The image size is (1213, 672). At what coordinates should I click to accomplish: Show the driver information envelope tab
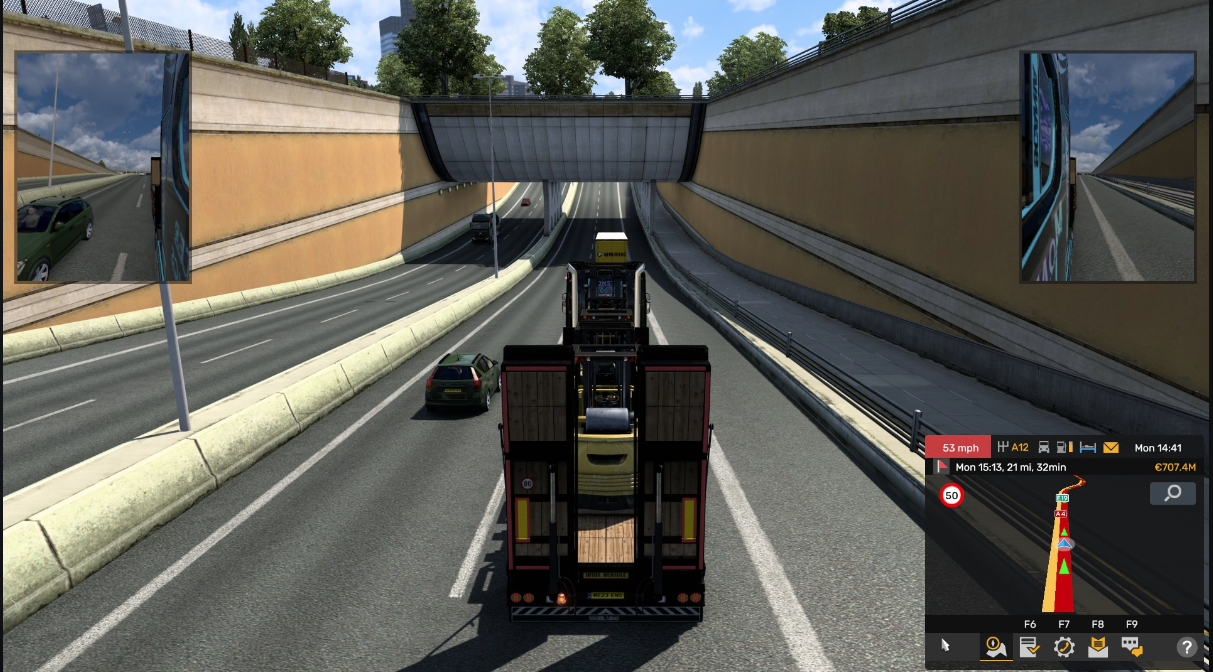[x=1097, y=646]
